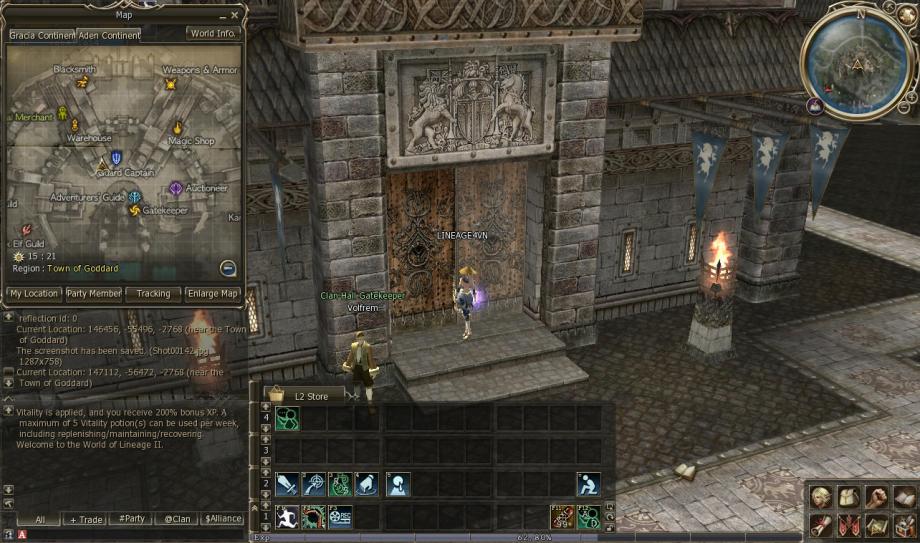Open the Tracking option
This screenshot has height=543, width=920.
point(154,294)
